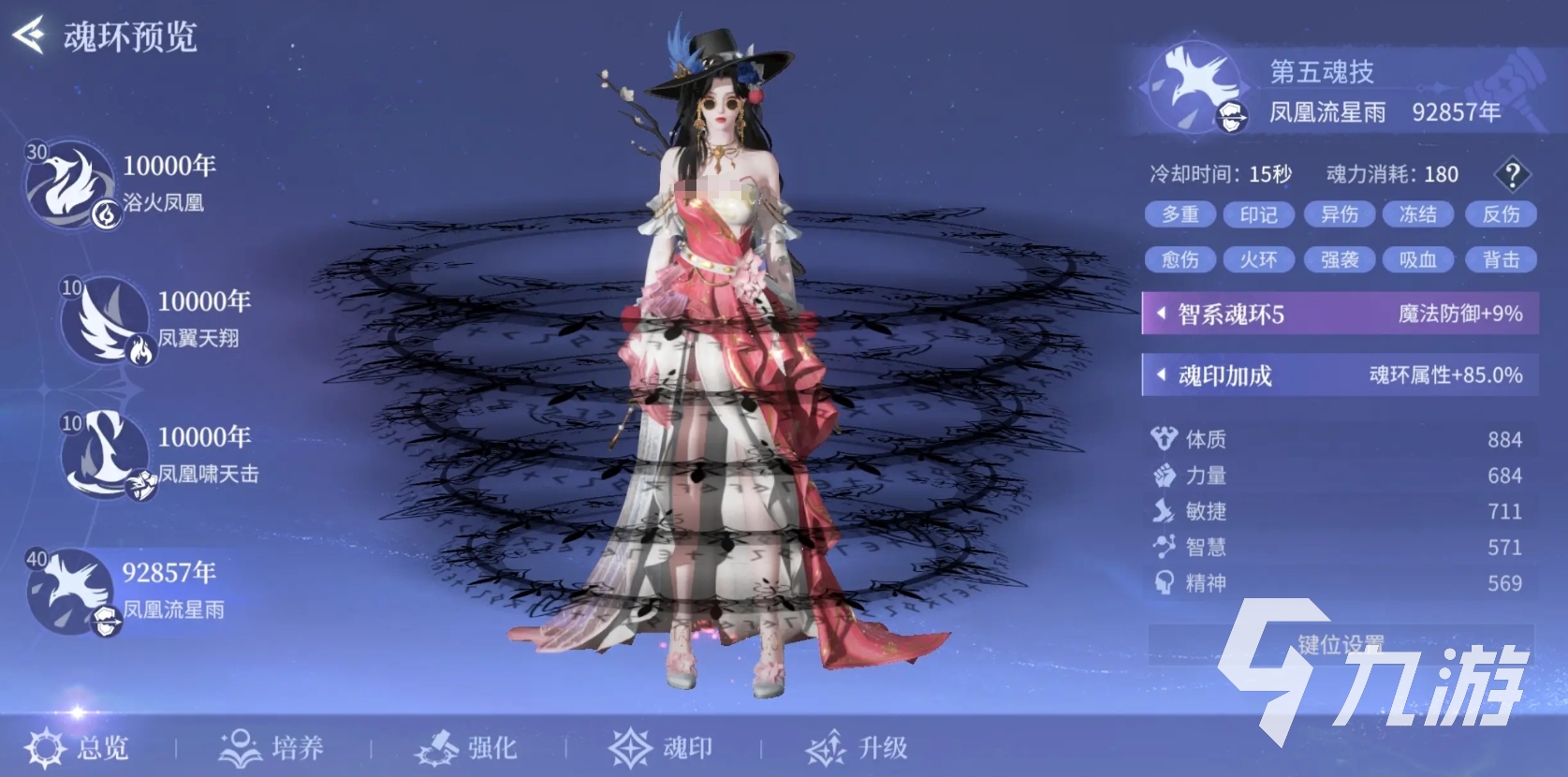Screen dimensions: 1568x777
Task: Select the 反伤 trait tag
Action: pos(1501,214)
